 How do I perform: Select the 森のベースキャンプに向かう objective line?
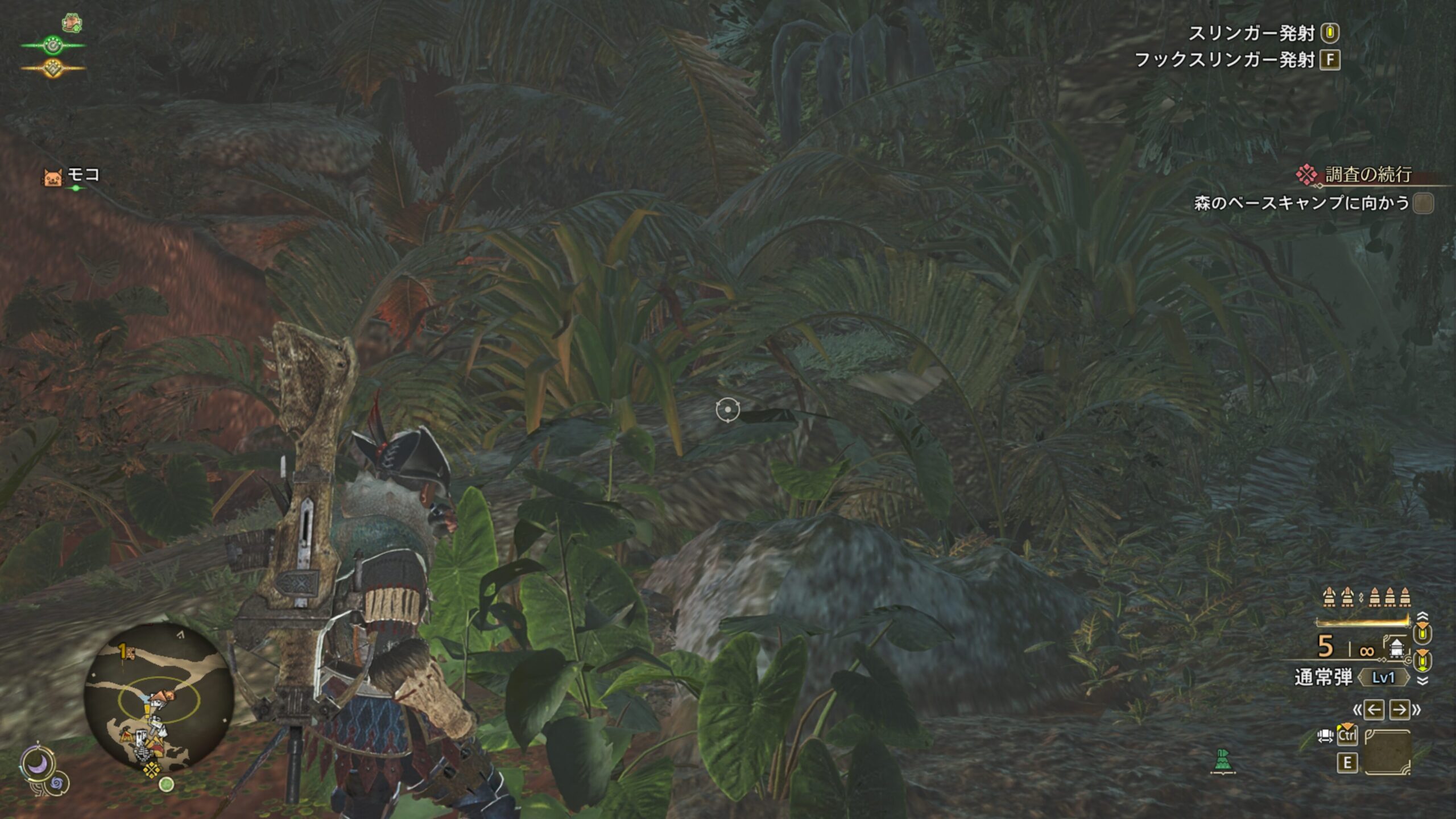[x=1301, y=203]
